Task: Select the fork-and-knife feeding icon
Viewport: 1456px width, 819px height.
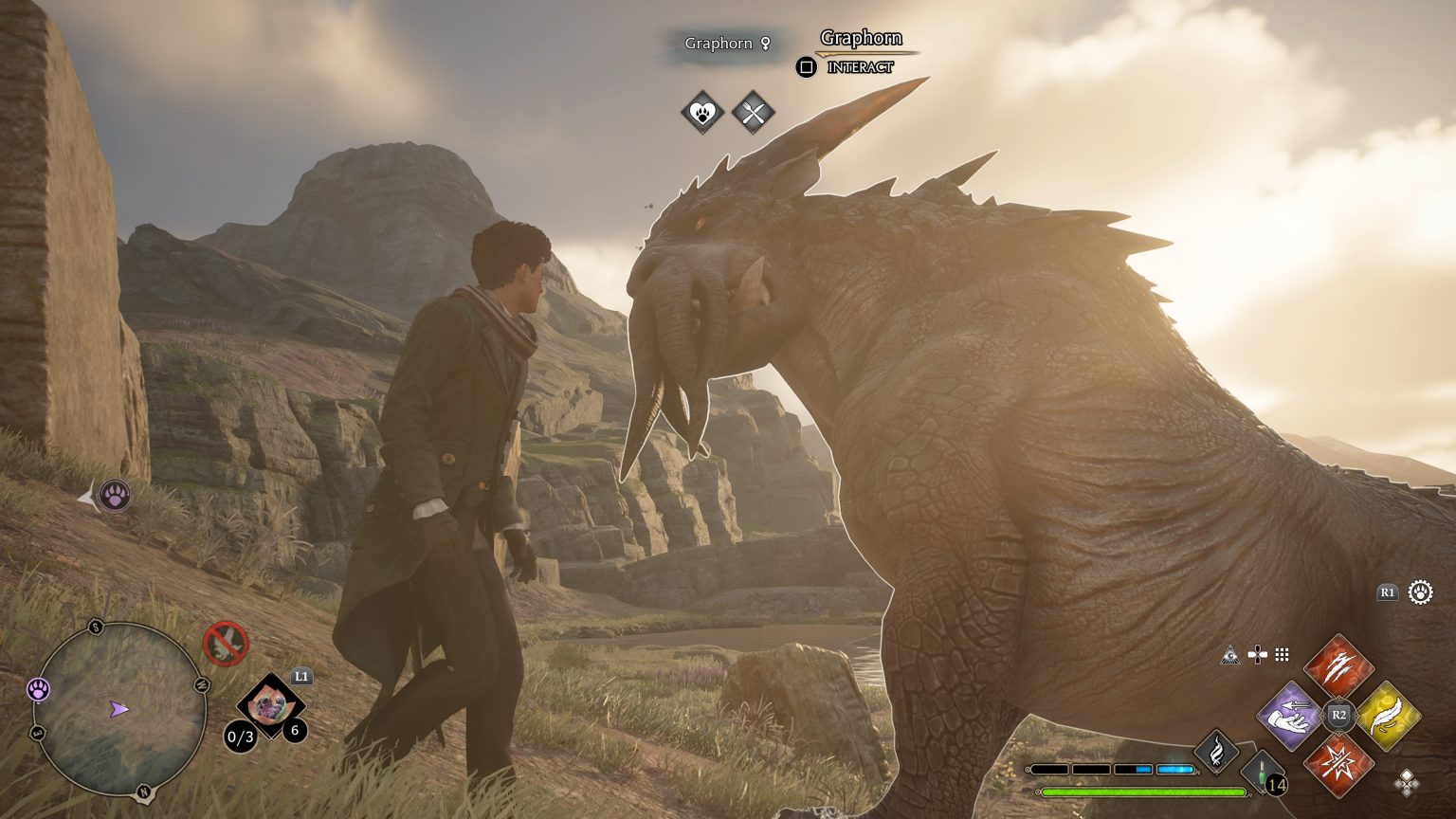Action: [x=754, y=114]
